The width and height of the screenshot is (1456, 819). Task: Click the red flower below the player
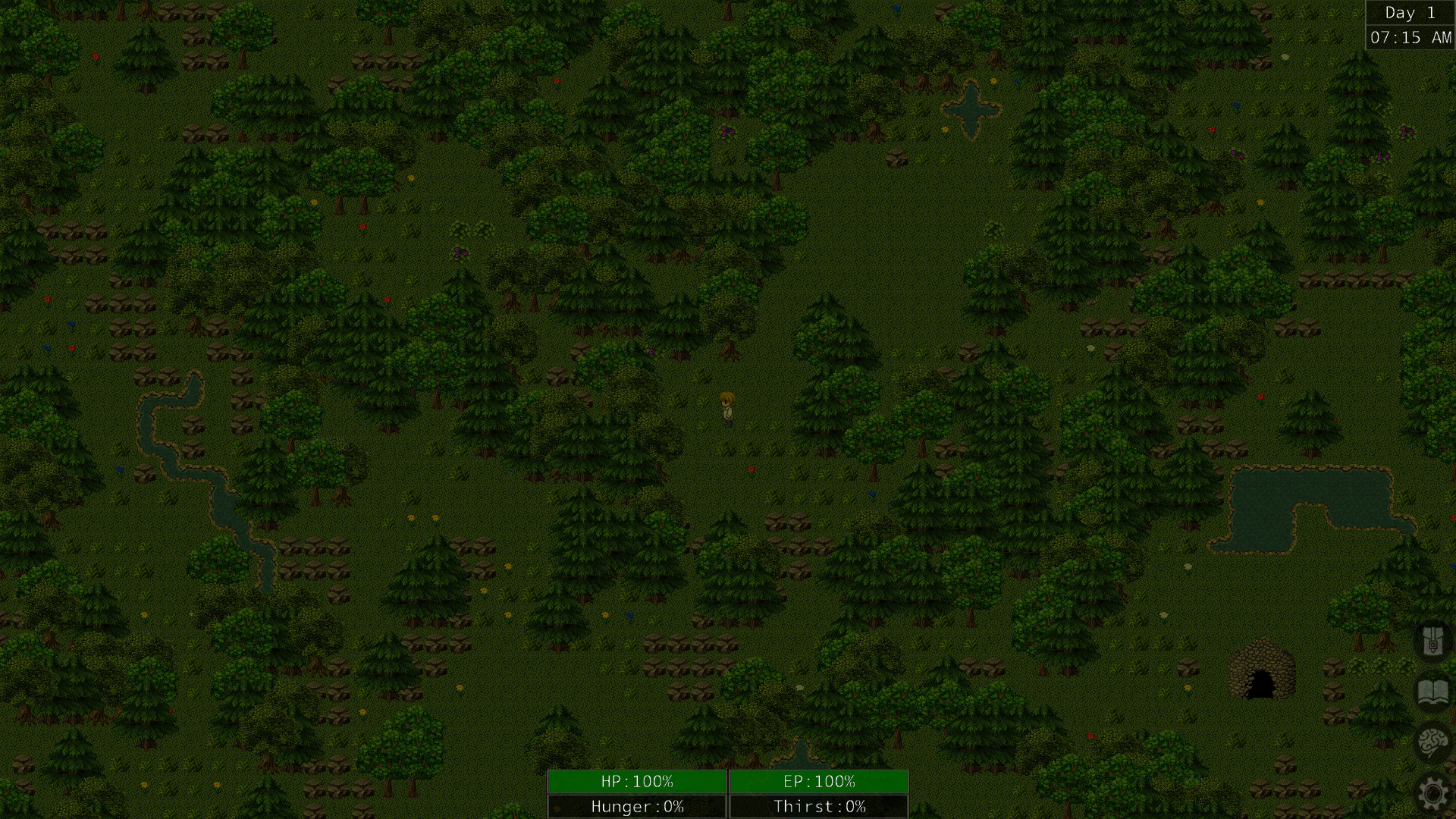pos(751,470)
